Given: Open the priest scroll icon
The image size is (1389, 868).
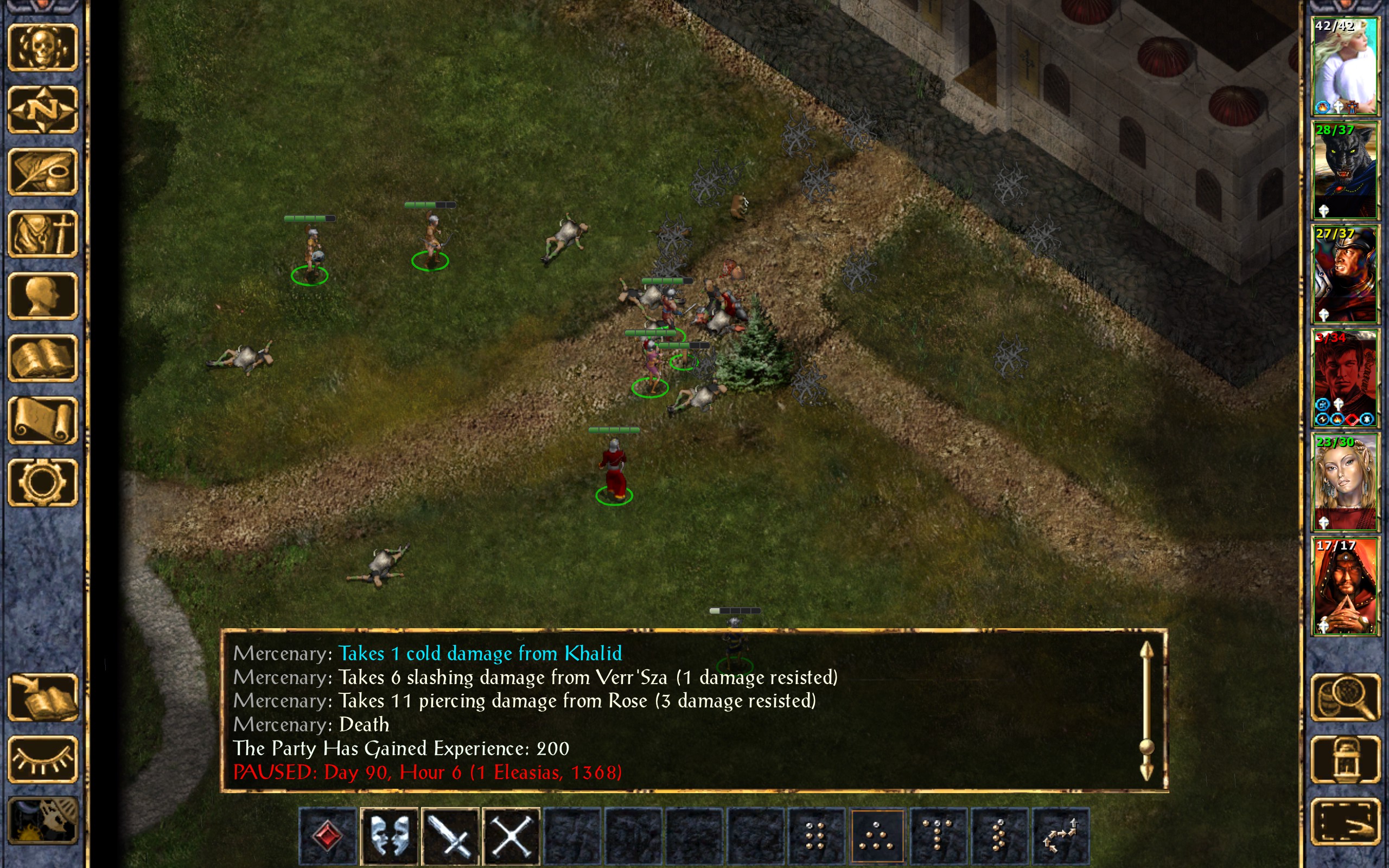Looking at the screenshot, I should pos(42,420).
